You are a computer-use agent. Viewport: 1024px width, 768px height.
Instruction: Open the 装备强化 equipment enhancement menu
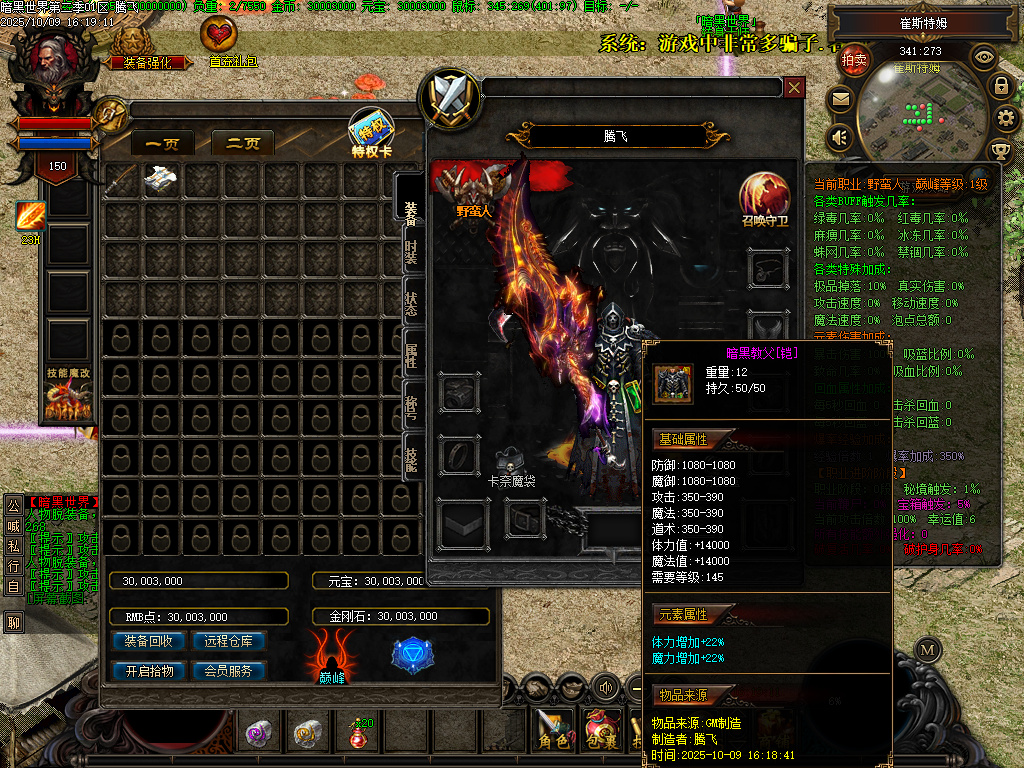140,47
